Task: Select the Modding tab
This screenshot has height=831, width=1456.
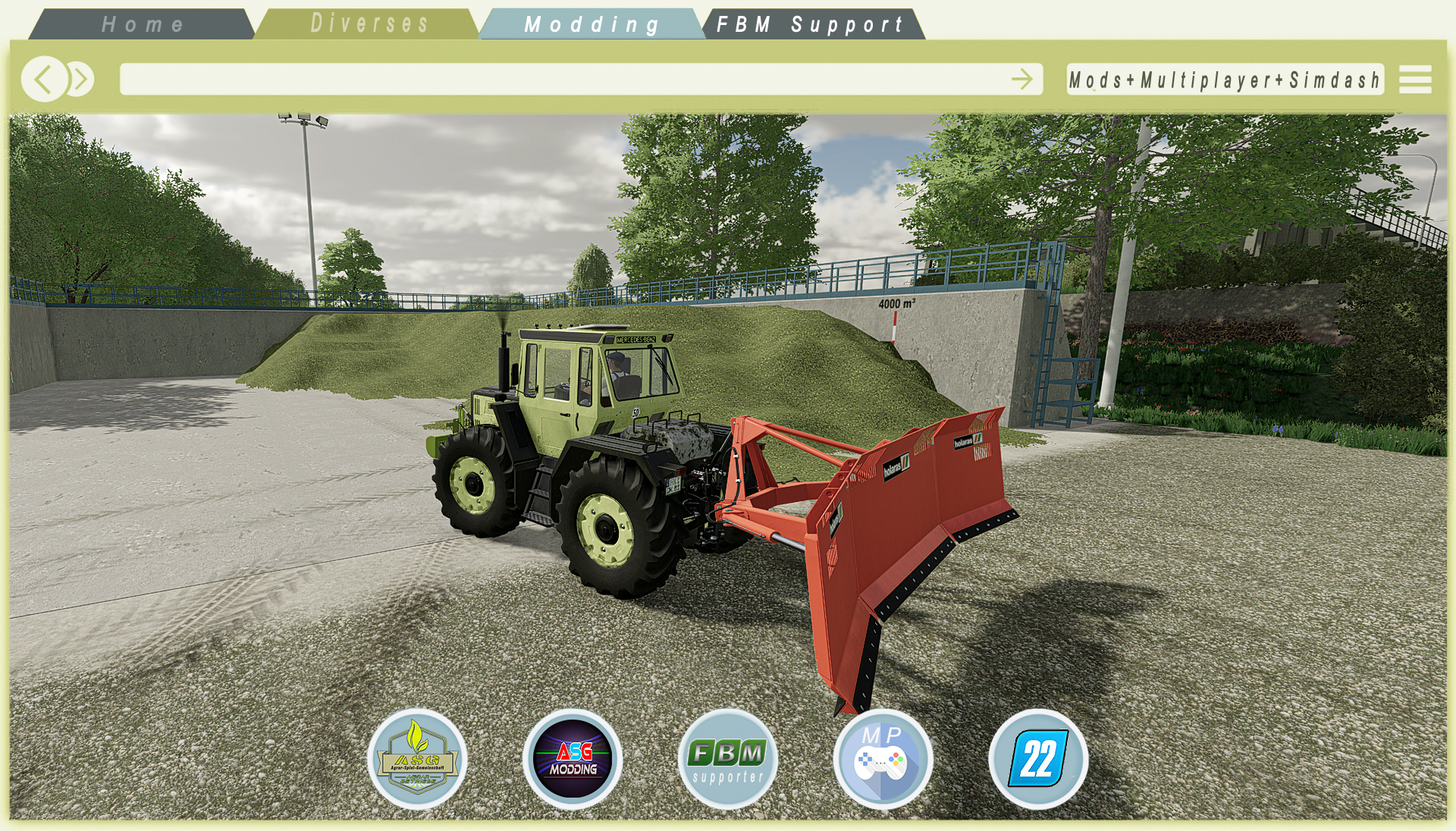Action: pyautogui.click(x=591, y=24)
